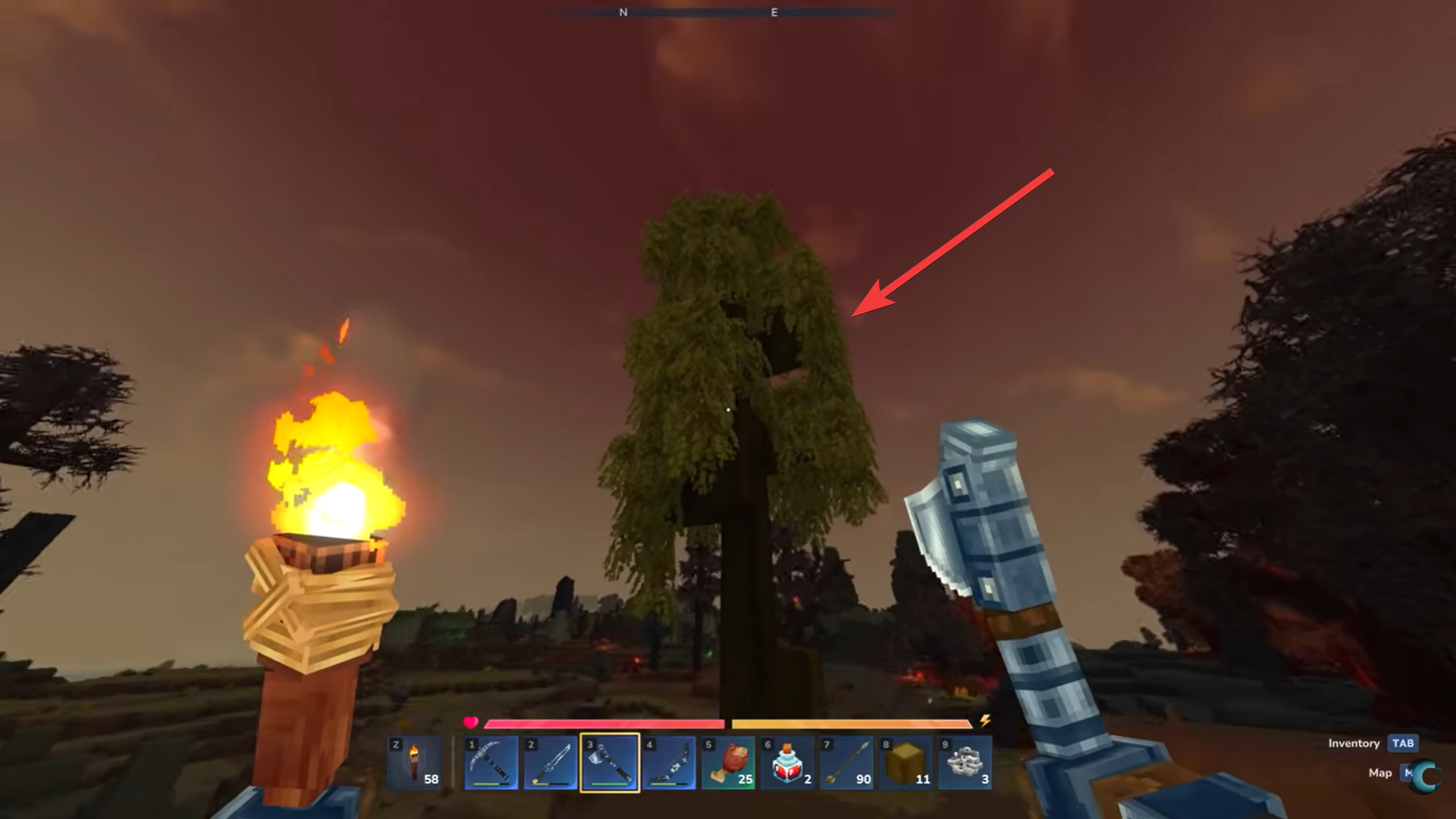Select the cooked meat in slot 5
The height and width of the screenshot is (819, 1456).
point(730,762)
